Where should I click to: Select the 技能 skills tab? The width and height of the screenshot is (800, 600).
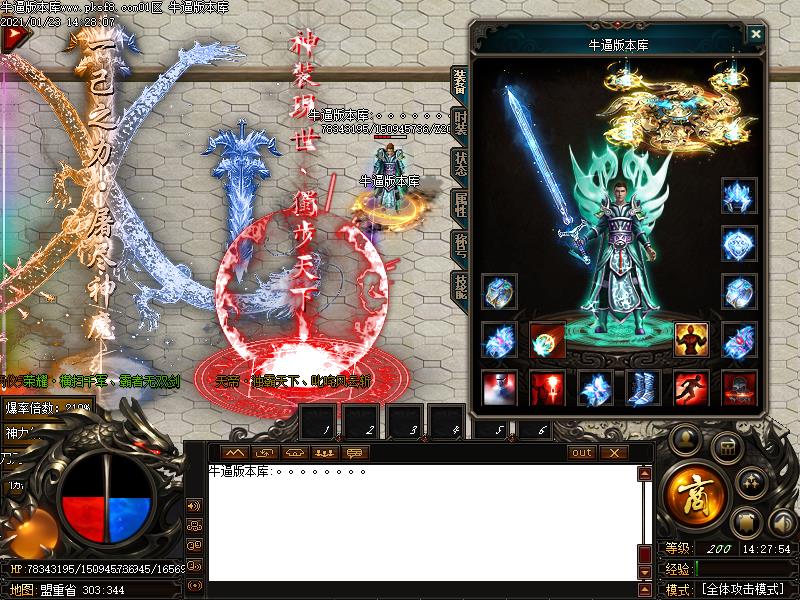tap(460, 283)
